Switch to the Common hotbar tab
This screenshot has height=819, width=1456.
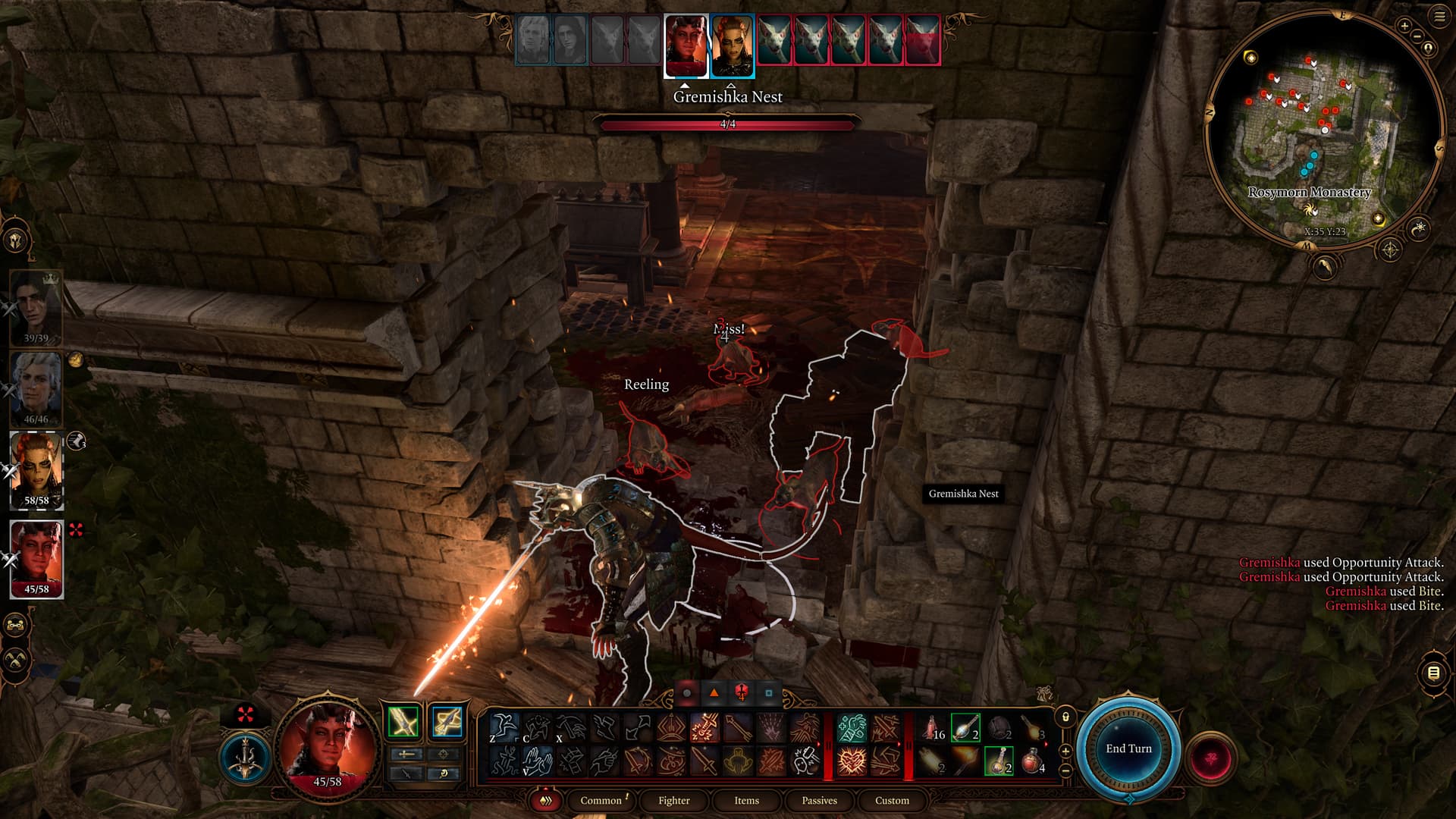point(601,800)
